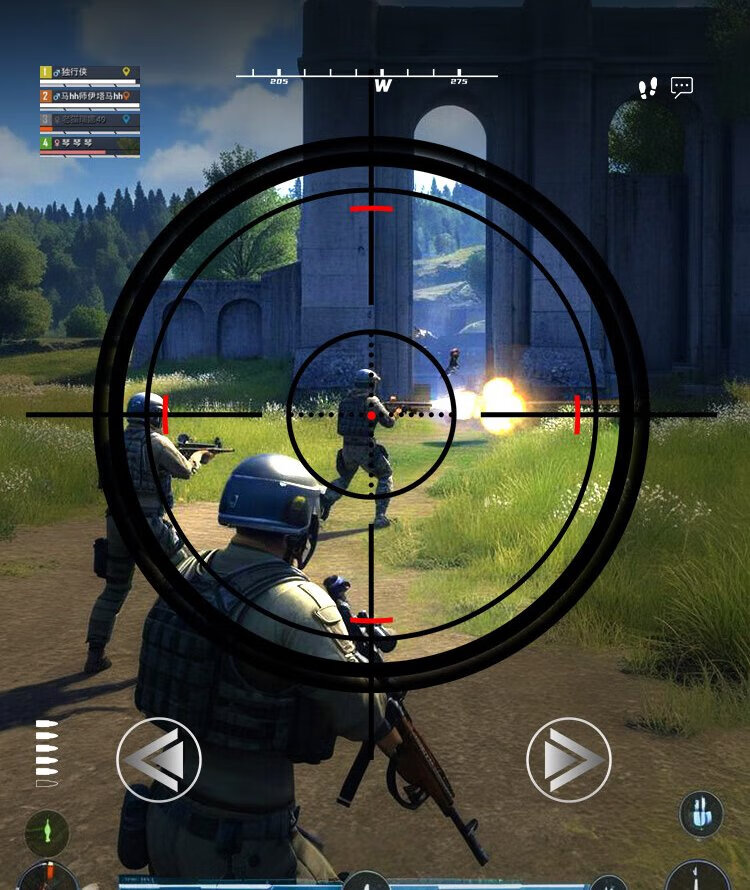
Task: Select teammate 4 琴琴琴 in squad list
Action: [89, 144]
